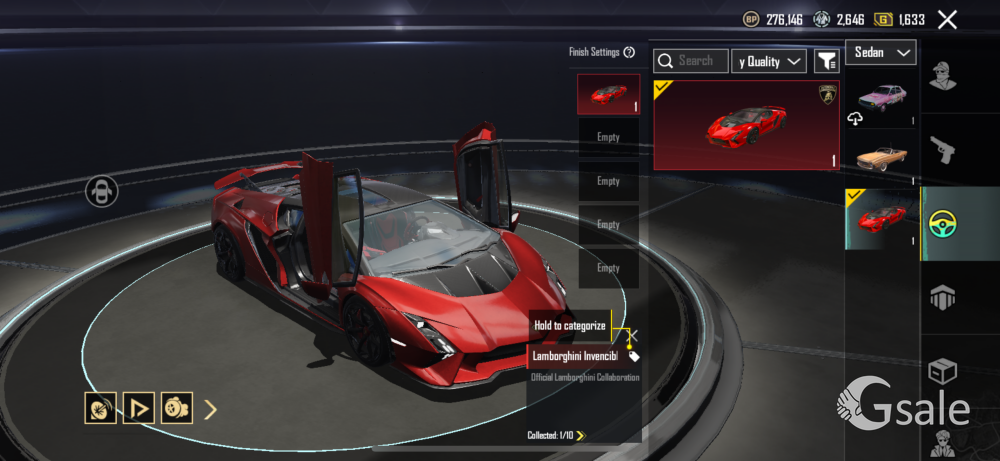Screen dimensions: 1000x461
Task: Switch to the pistol weapons tab
Action: tap(943, 150)
